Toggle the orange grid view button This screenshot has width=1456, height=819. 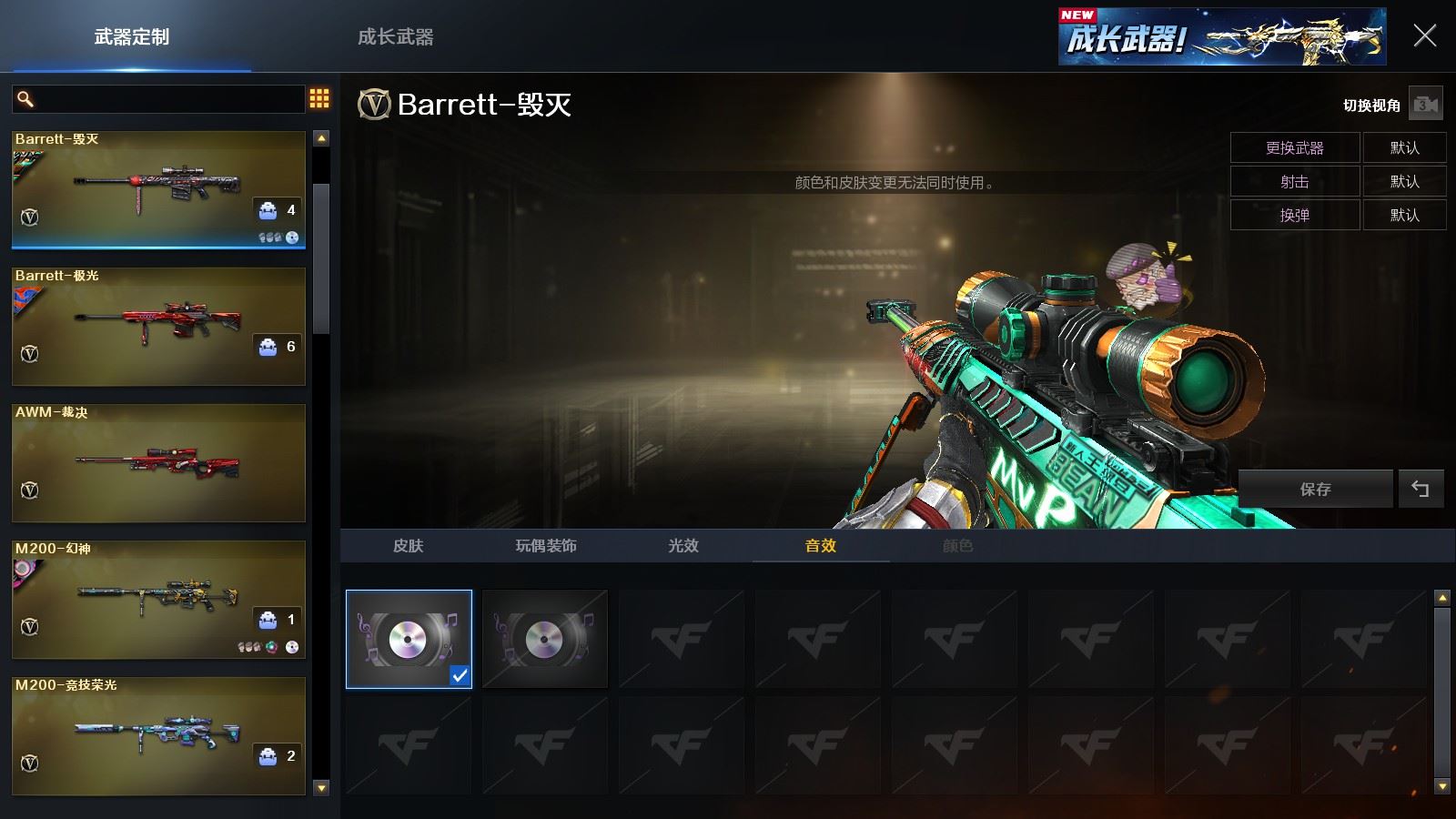pyautogui.click(x=319, y=98)
